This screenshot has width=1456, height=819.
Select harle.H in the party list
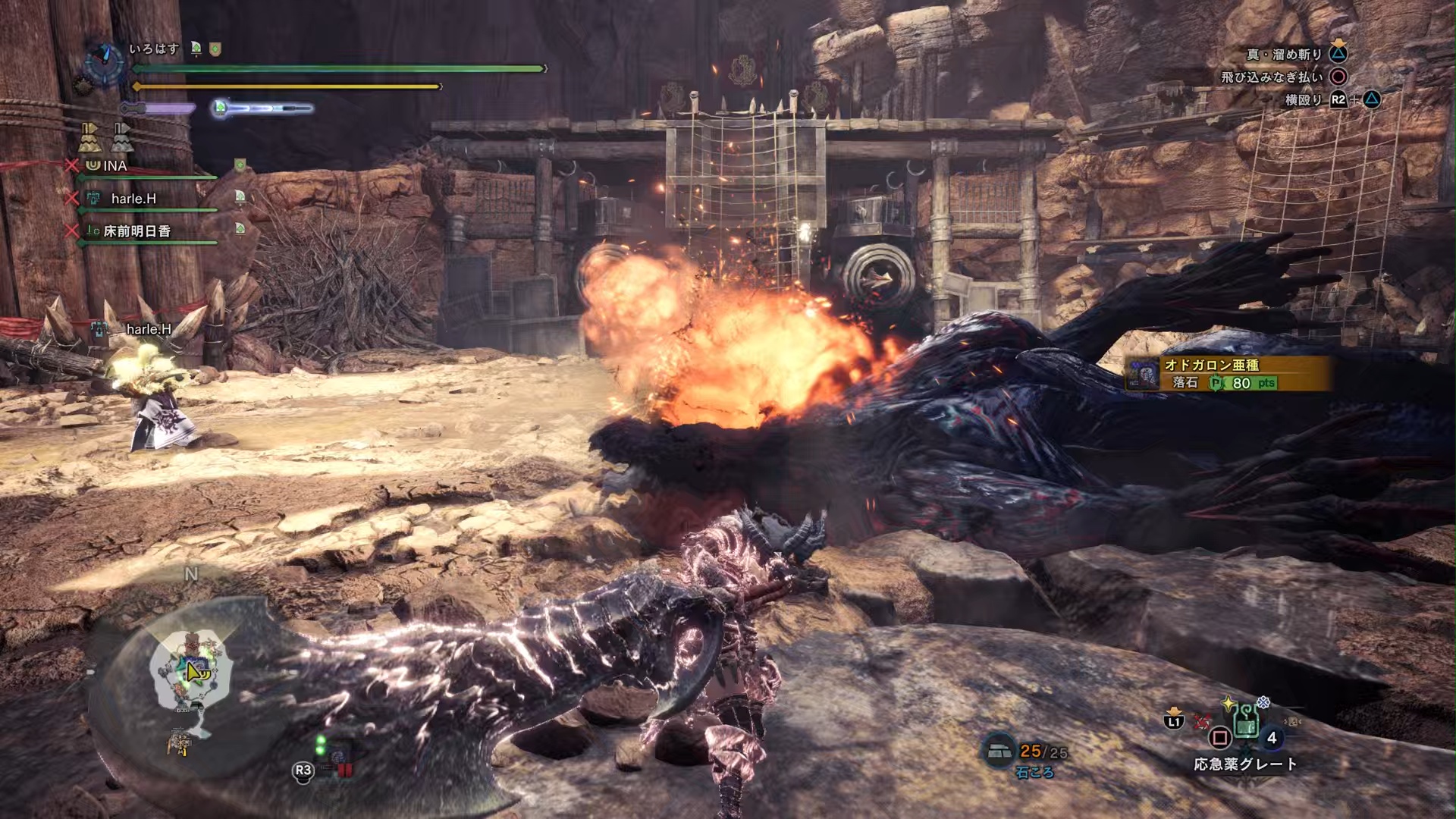pos(133,199)
